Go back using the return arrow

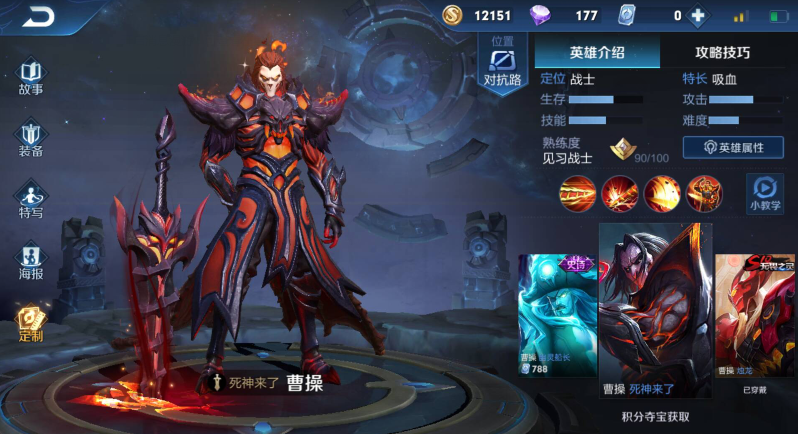pos(38,15)
